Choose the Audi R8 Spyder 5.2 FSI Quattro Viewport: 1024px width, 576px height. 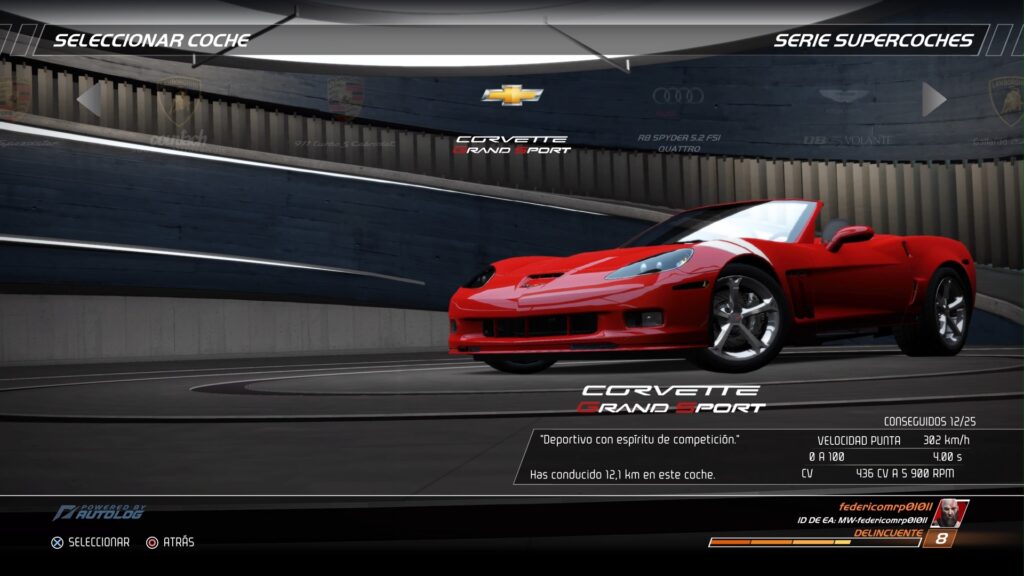tap(678, 97)
